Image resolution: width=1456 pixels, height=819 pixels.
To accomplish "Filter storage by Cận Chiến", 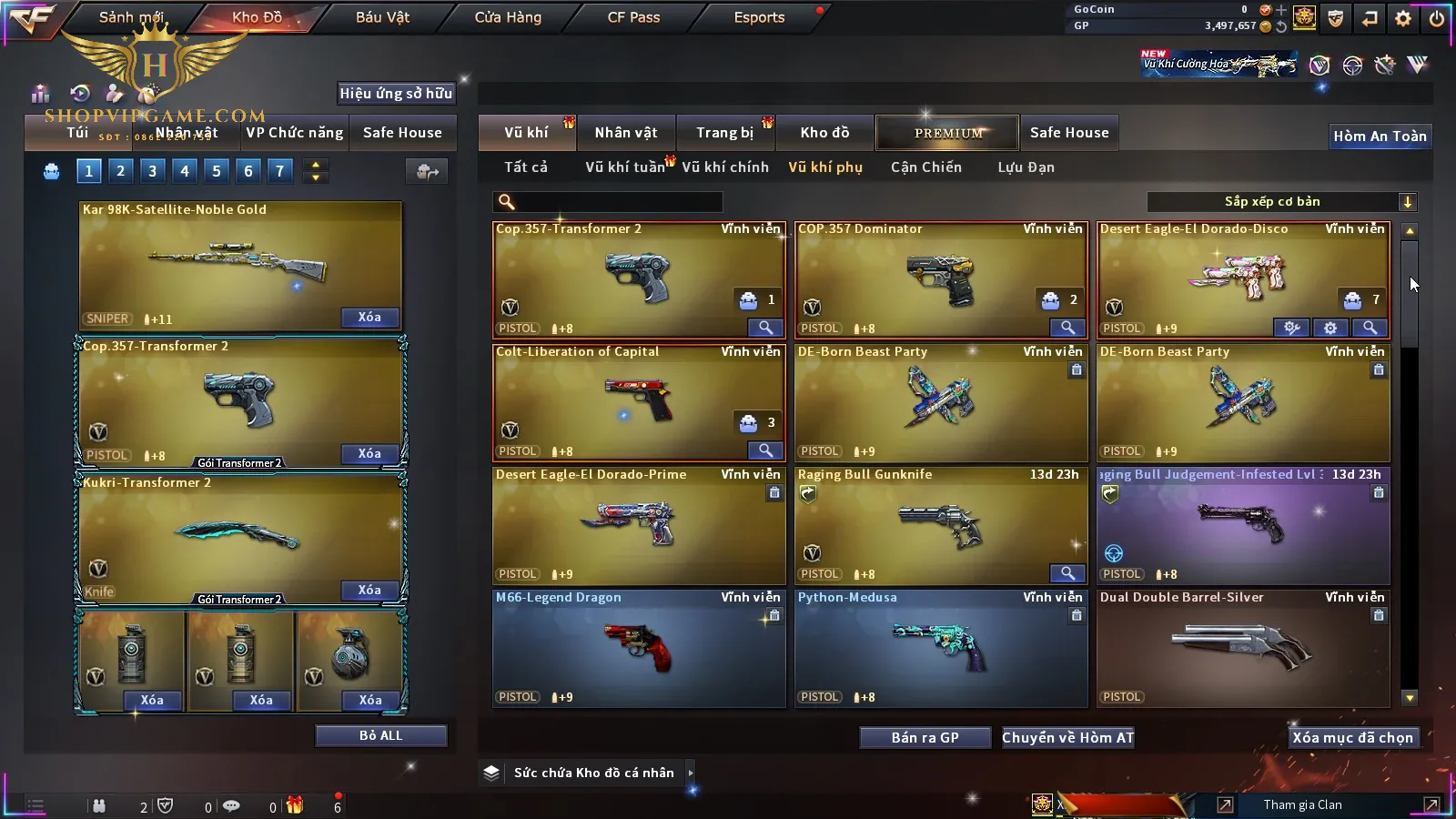I will pos(925,167).
